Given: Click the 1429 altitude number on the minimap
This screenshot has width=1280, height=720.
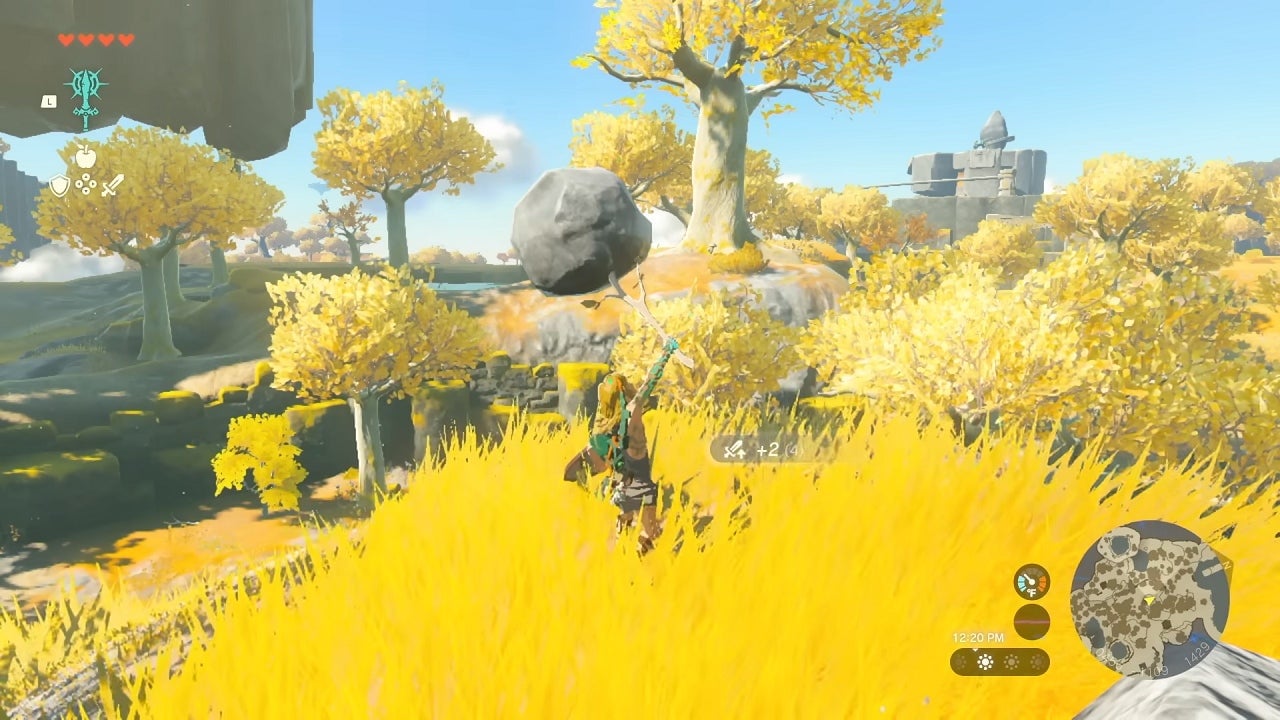Looking at the screenshot, I should [1199, 654].
